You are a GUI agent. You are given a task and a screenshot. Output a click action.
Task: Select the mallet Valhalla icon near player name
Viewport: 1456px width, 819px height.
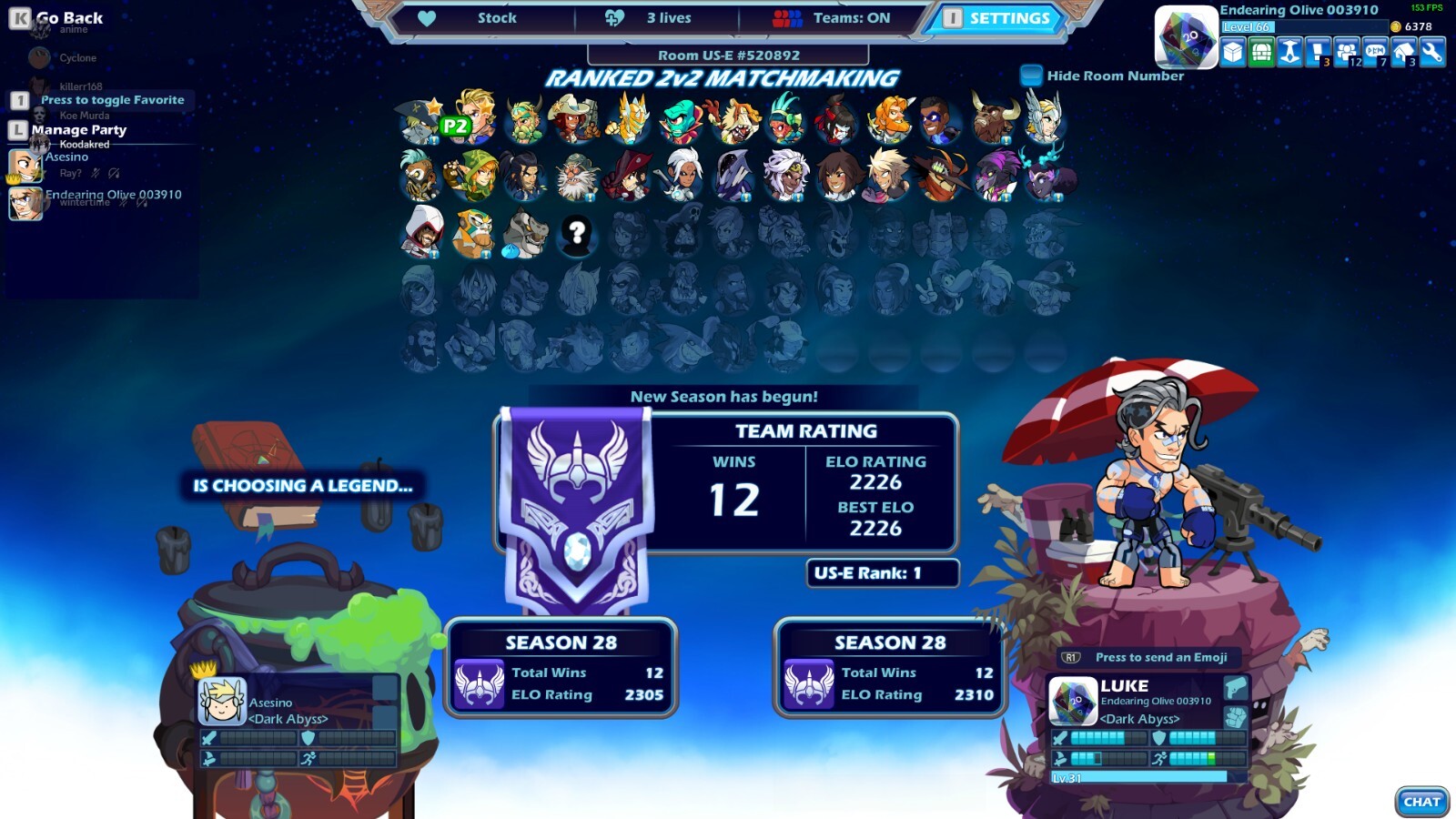[x=1289, y=53]
